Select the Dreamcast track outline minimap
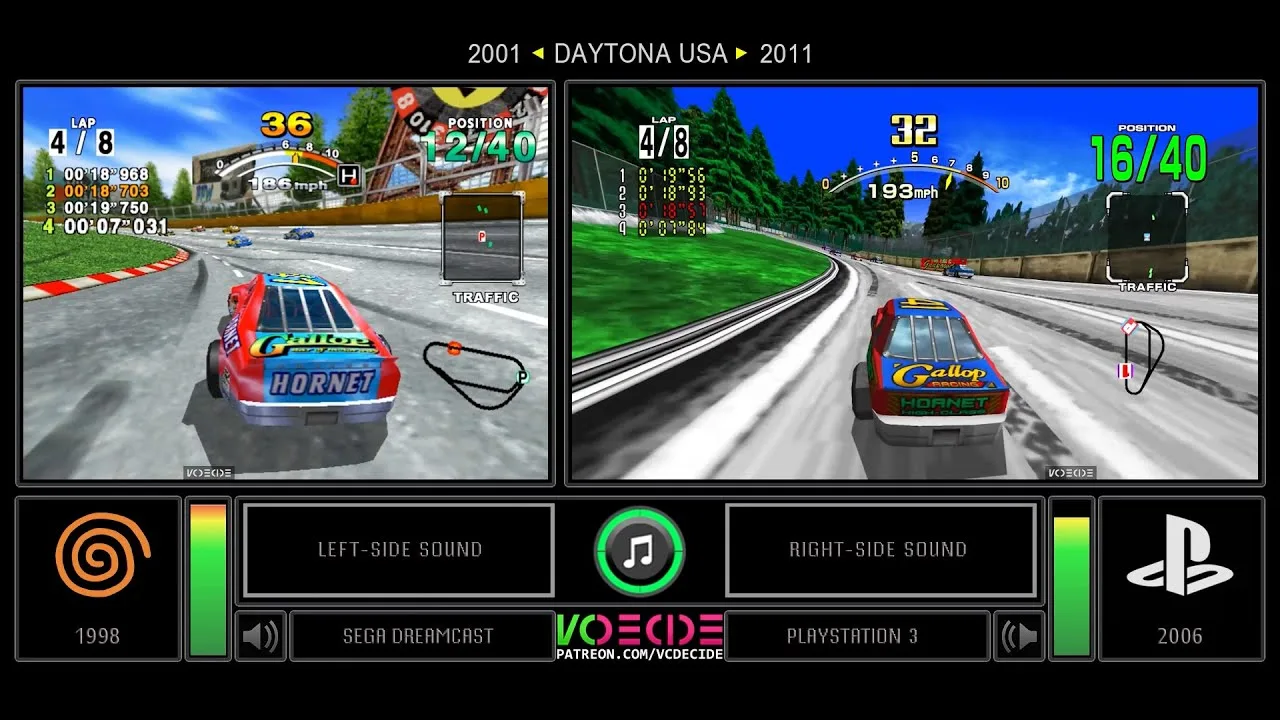Viewport: 1280px width, 720px height. coord(474,370)
